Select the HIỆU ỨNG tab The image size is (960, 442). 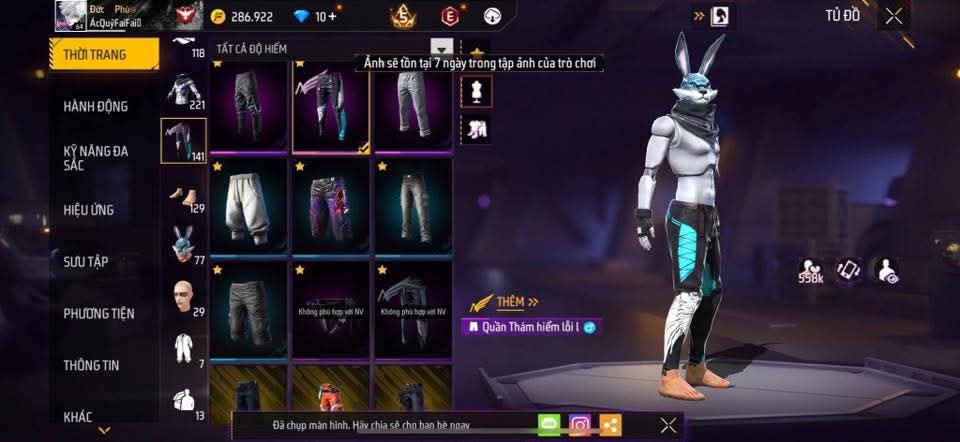pos(89,210)
